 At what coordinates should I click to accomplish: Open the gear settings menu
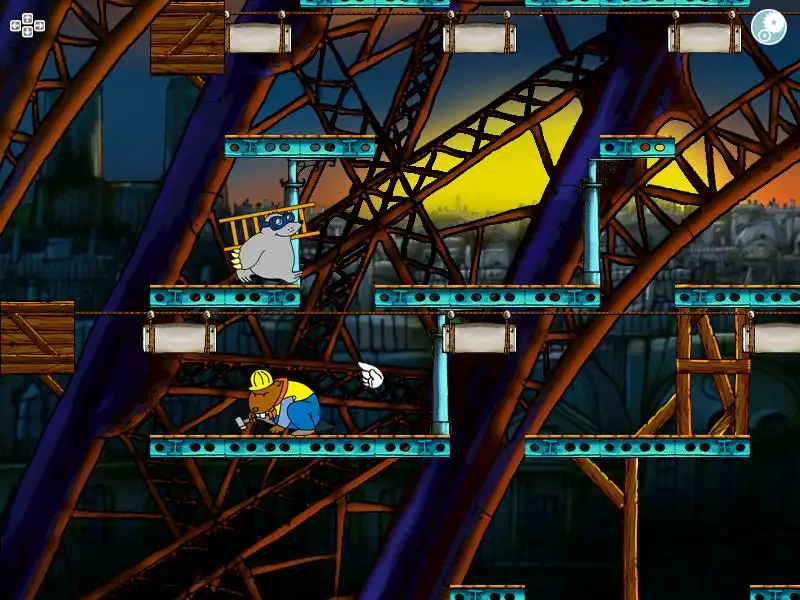click(x=768, y=26)
